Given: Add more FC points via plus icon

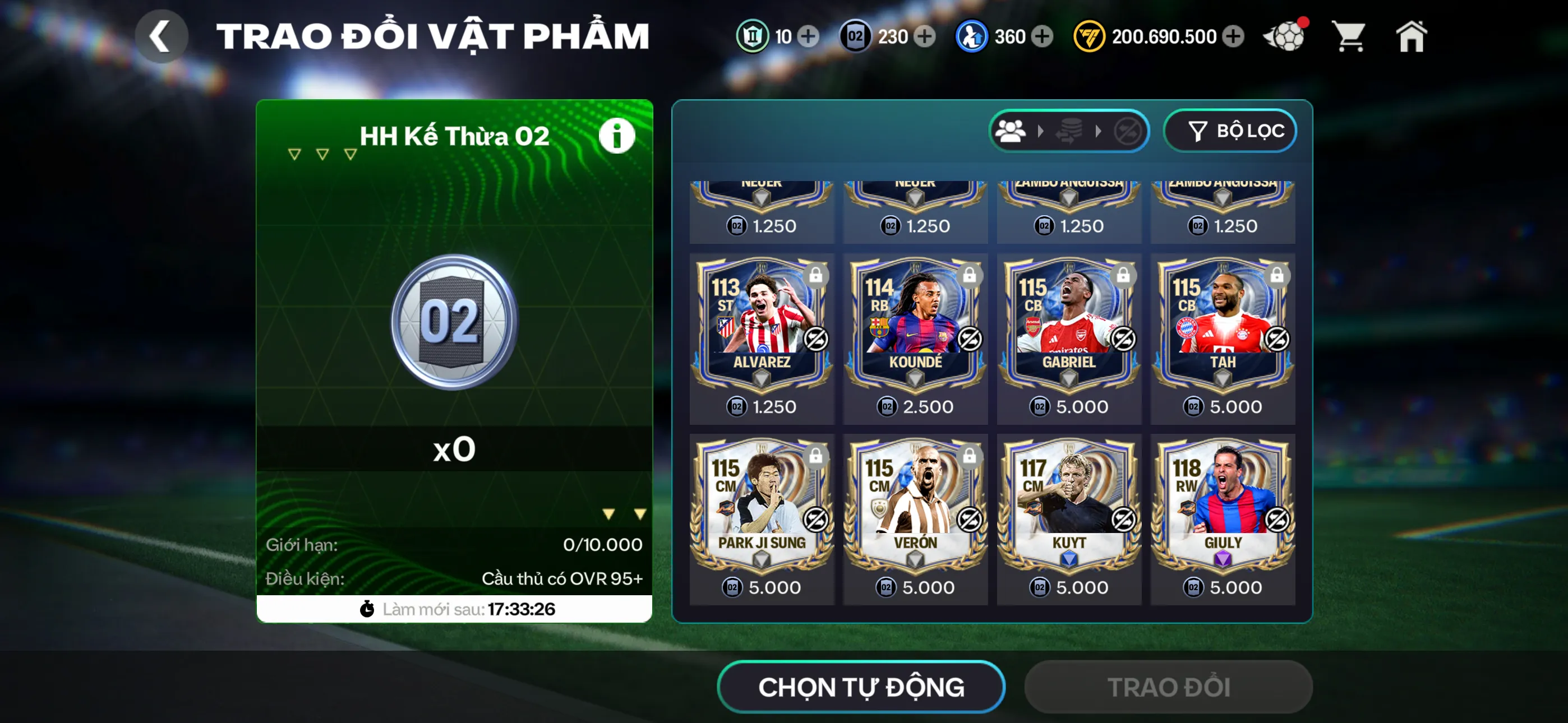Looking at the screenshot, I should click(x=1234, y=36).
